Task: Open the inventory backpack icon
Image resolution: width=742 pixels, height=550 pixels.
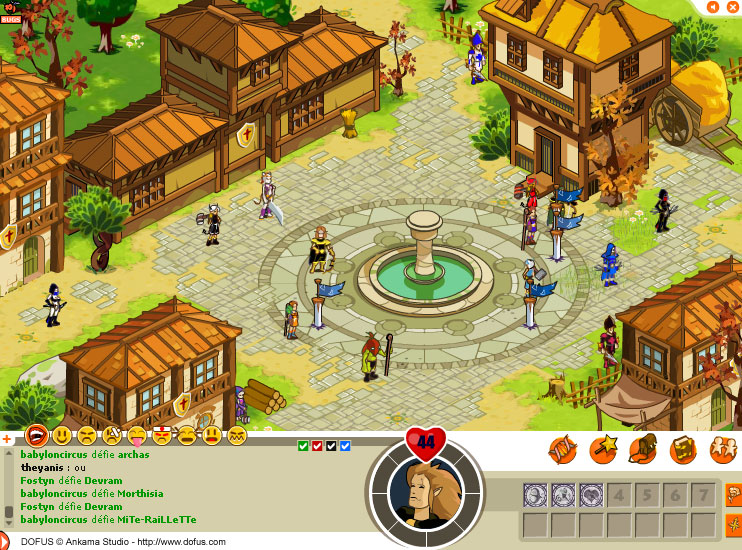Action: tap(643, 450)
